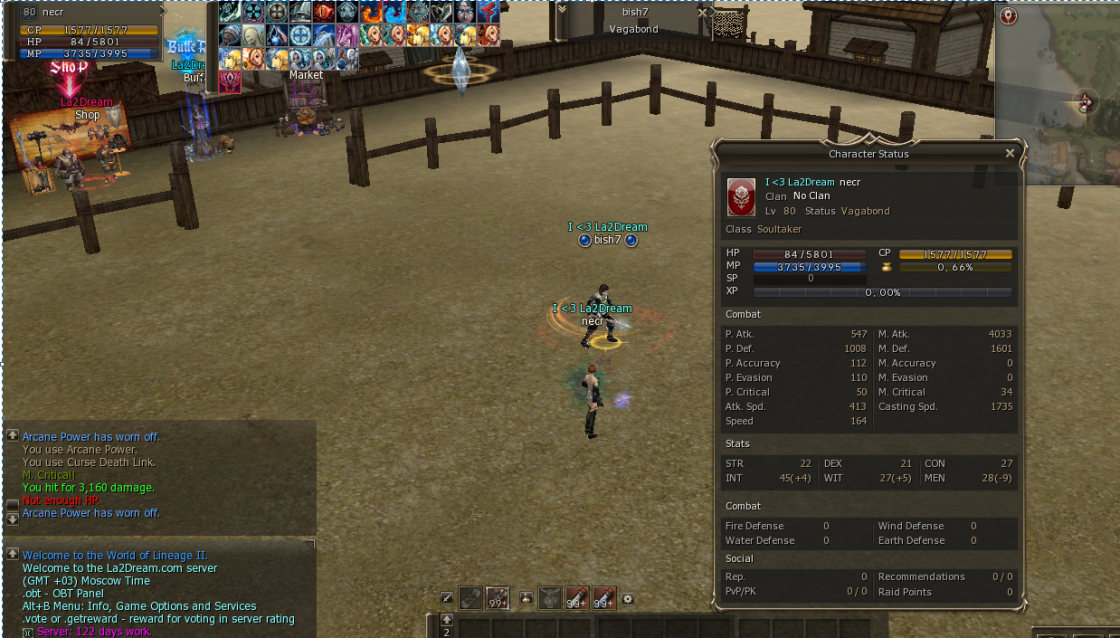Select the bish7 target name bar

634,12
